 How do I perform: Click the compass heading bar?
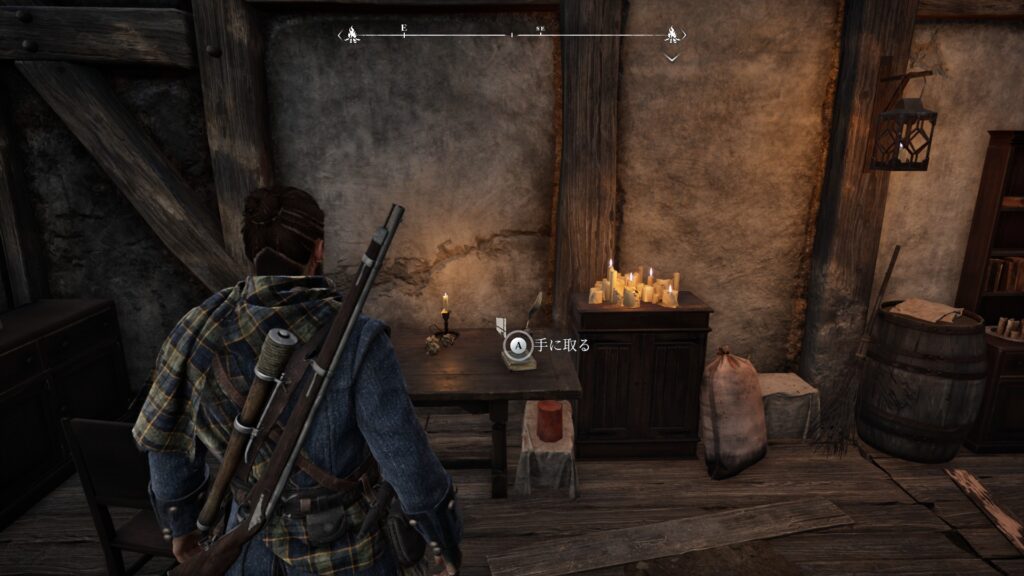512,35
